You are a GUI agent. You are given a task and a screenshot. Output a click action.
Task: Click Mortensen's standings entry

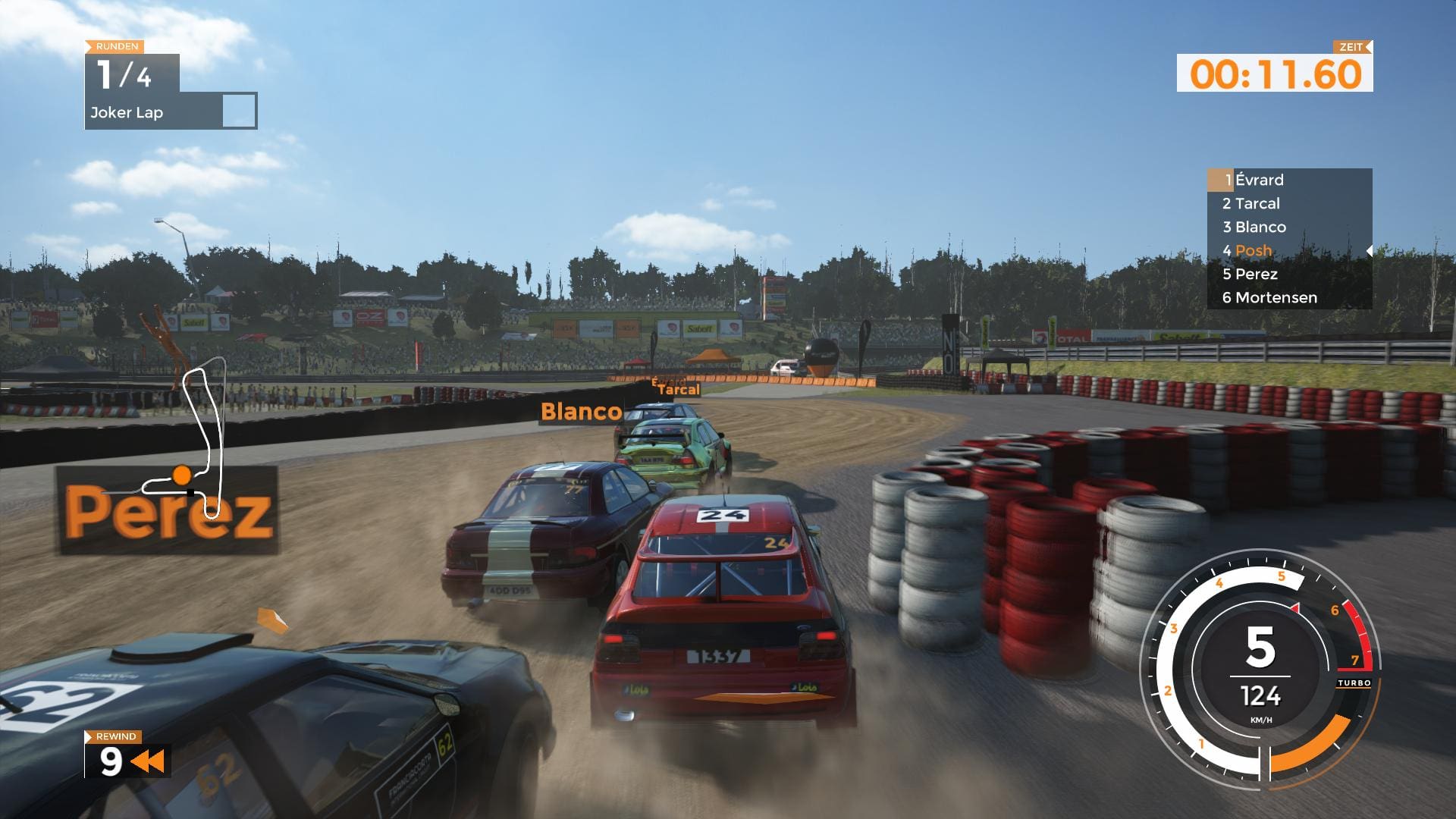point(1276,297)
